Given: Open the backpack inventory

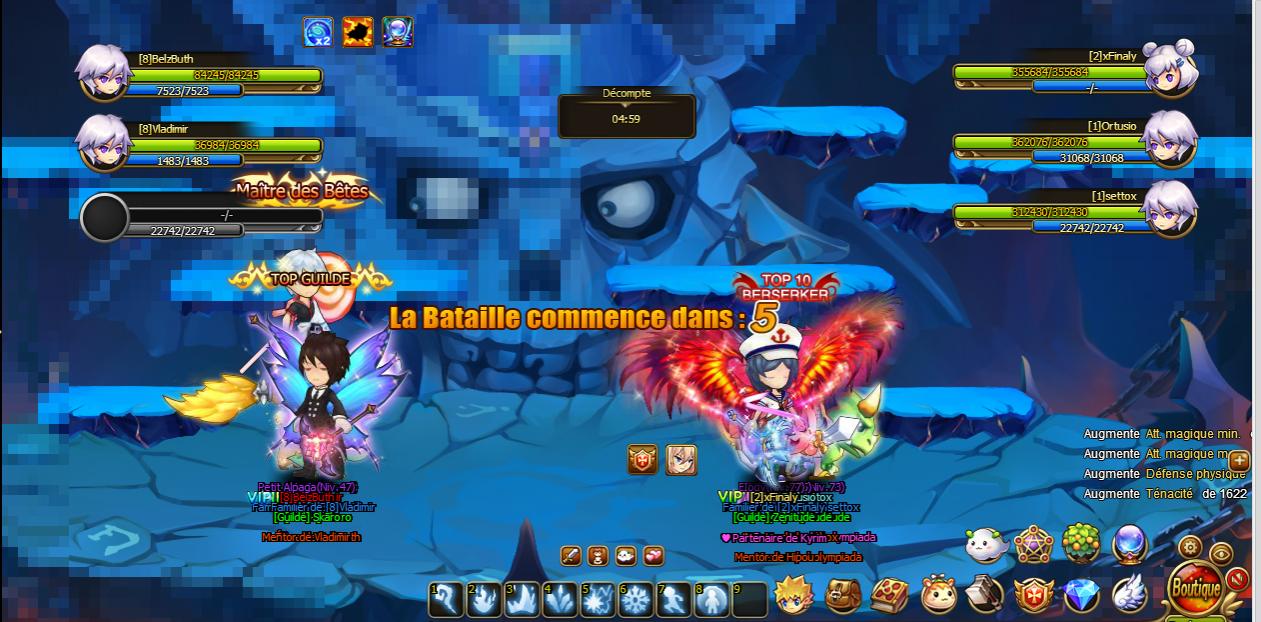Looking at the screenshot, I should tap(842, 595).
